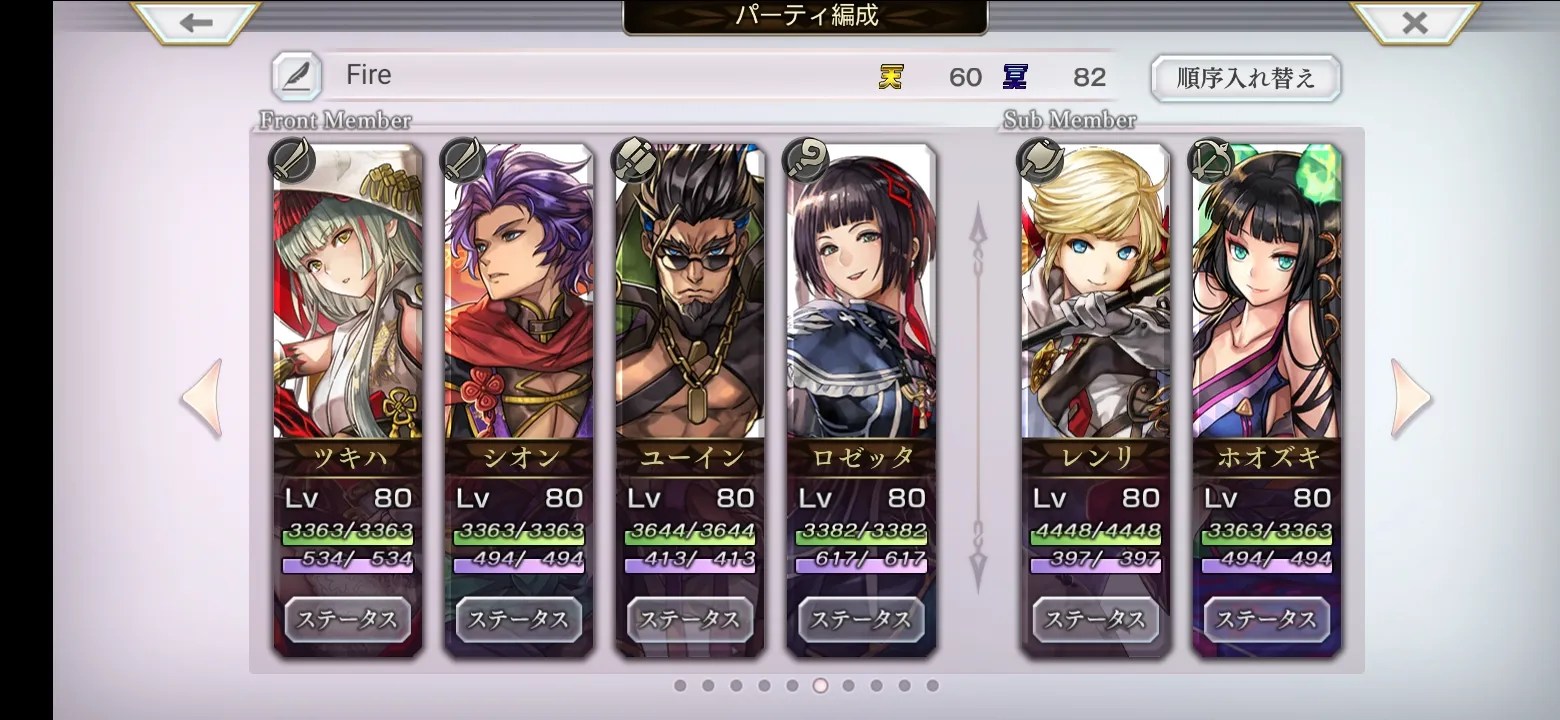
Task: Switch to the previous party page
Action: pos(202,398)
